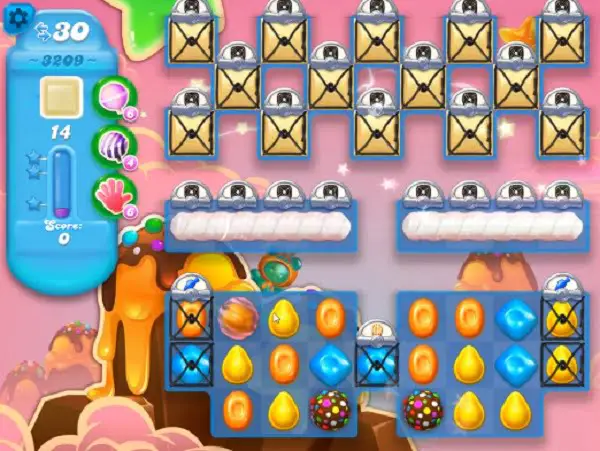The image size is (600, 451).
Task: Use the free switch hand booster
Action: click(112, 192)
